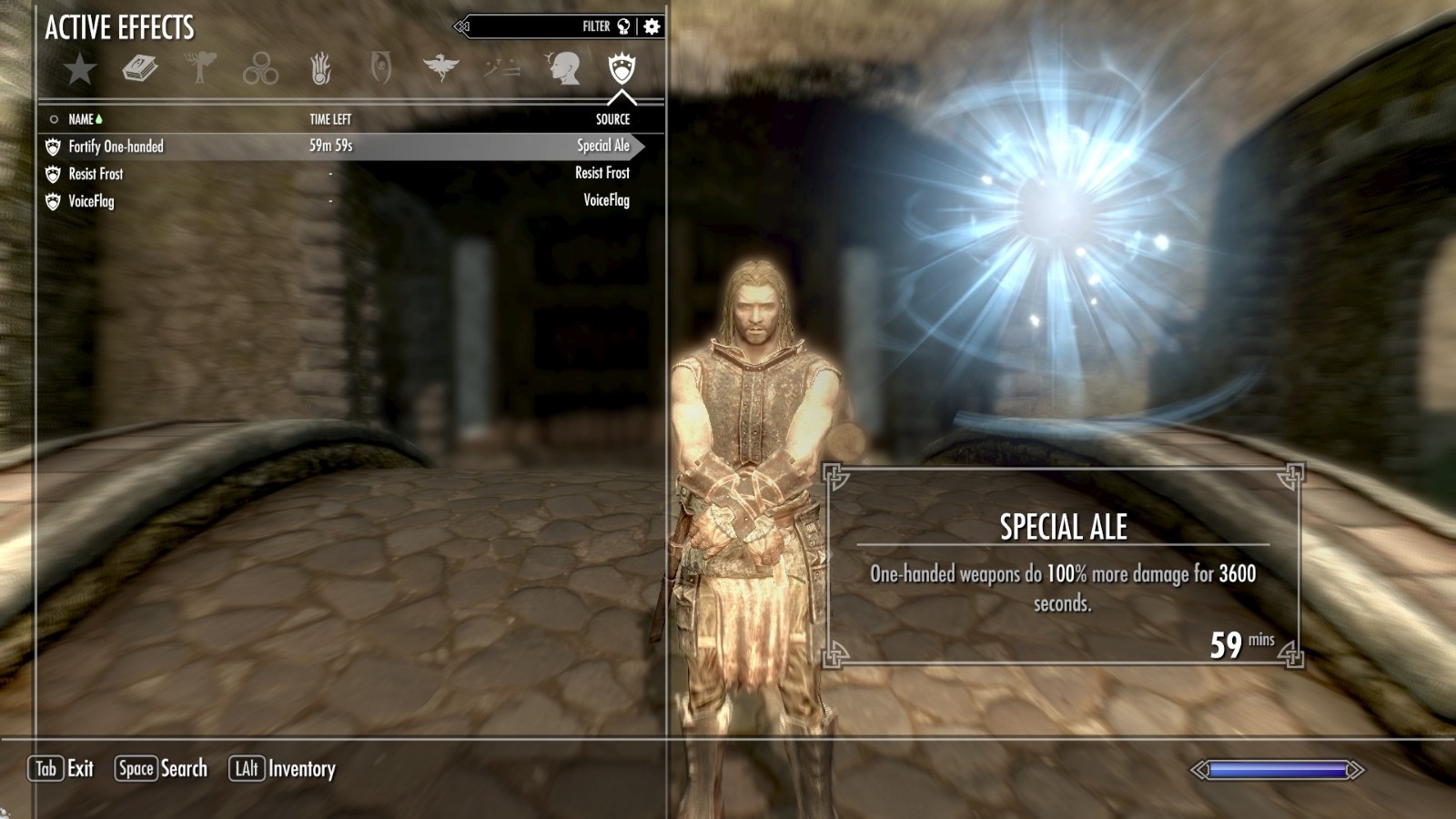
Task: Click the Exit button
Action: tap(62, 769)
